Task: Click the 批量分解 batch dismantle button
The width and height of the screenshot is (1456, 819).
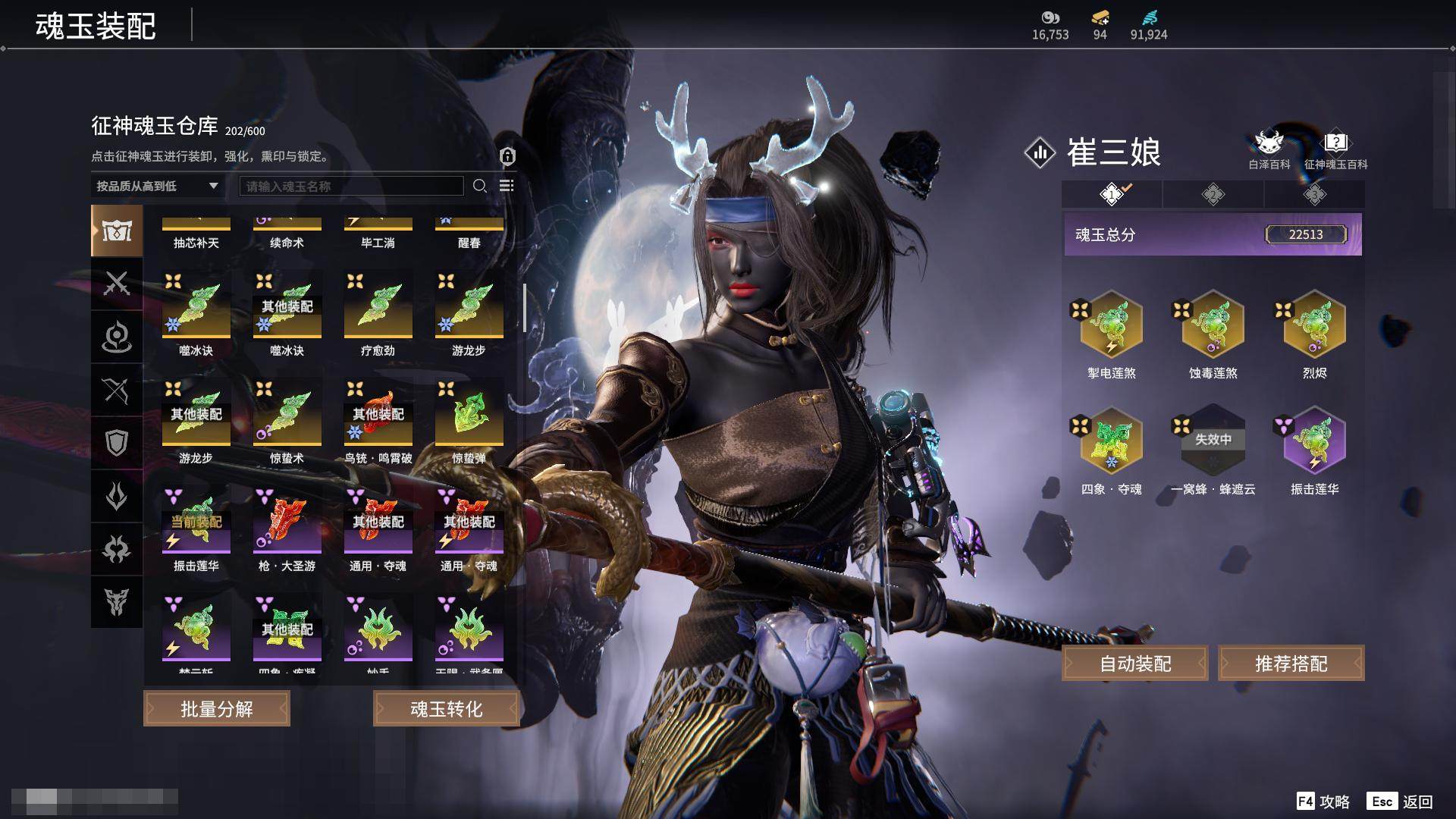Action: [x=217, y=709]
